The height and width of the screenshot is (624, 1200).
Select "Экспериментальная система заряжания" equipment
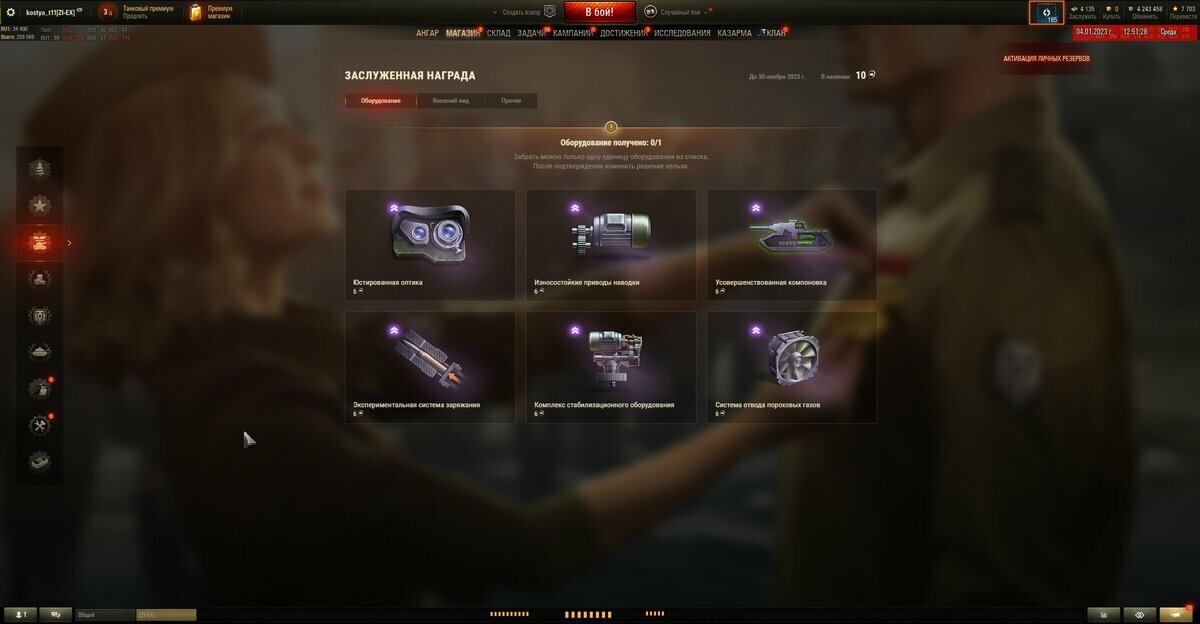pyautogui.click(x=430, y=367)
